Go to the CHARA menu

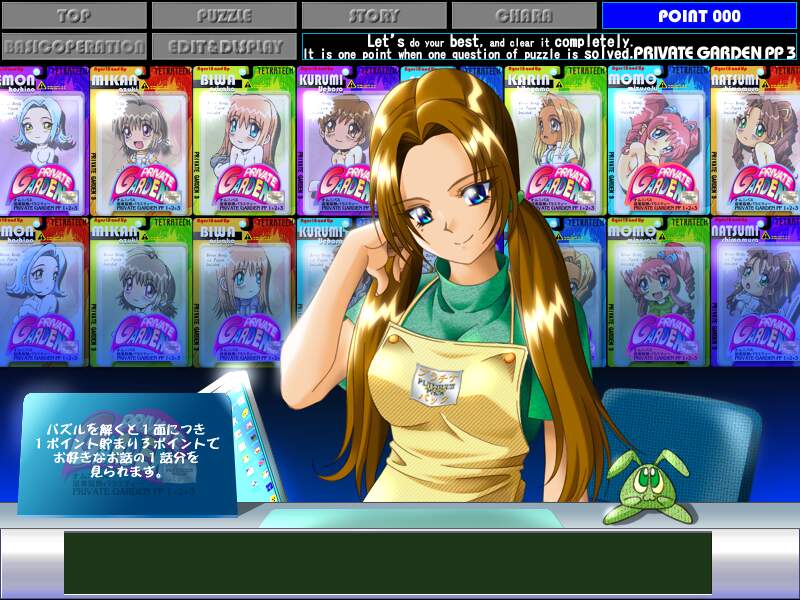[x=524, y=16]
